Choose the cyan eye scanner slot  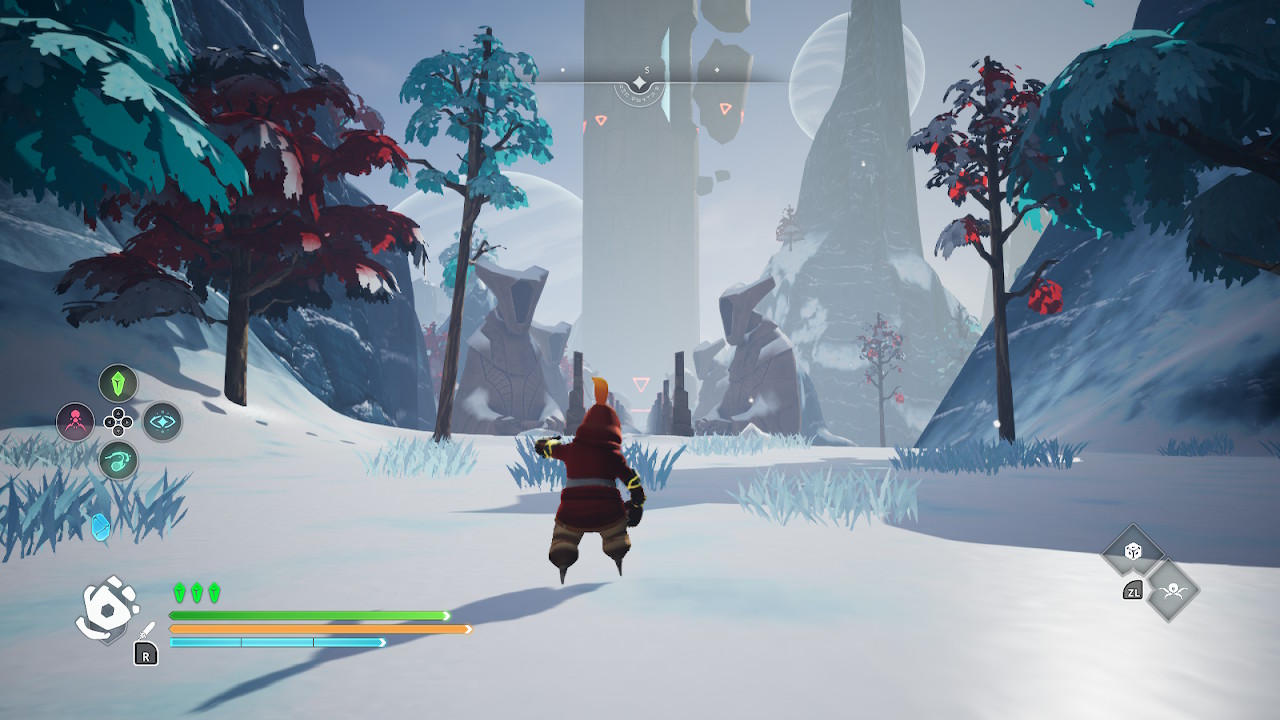click(x=162, y=422)
